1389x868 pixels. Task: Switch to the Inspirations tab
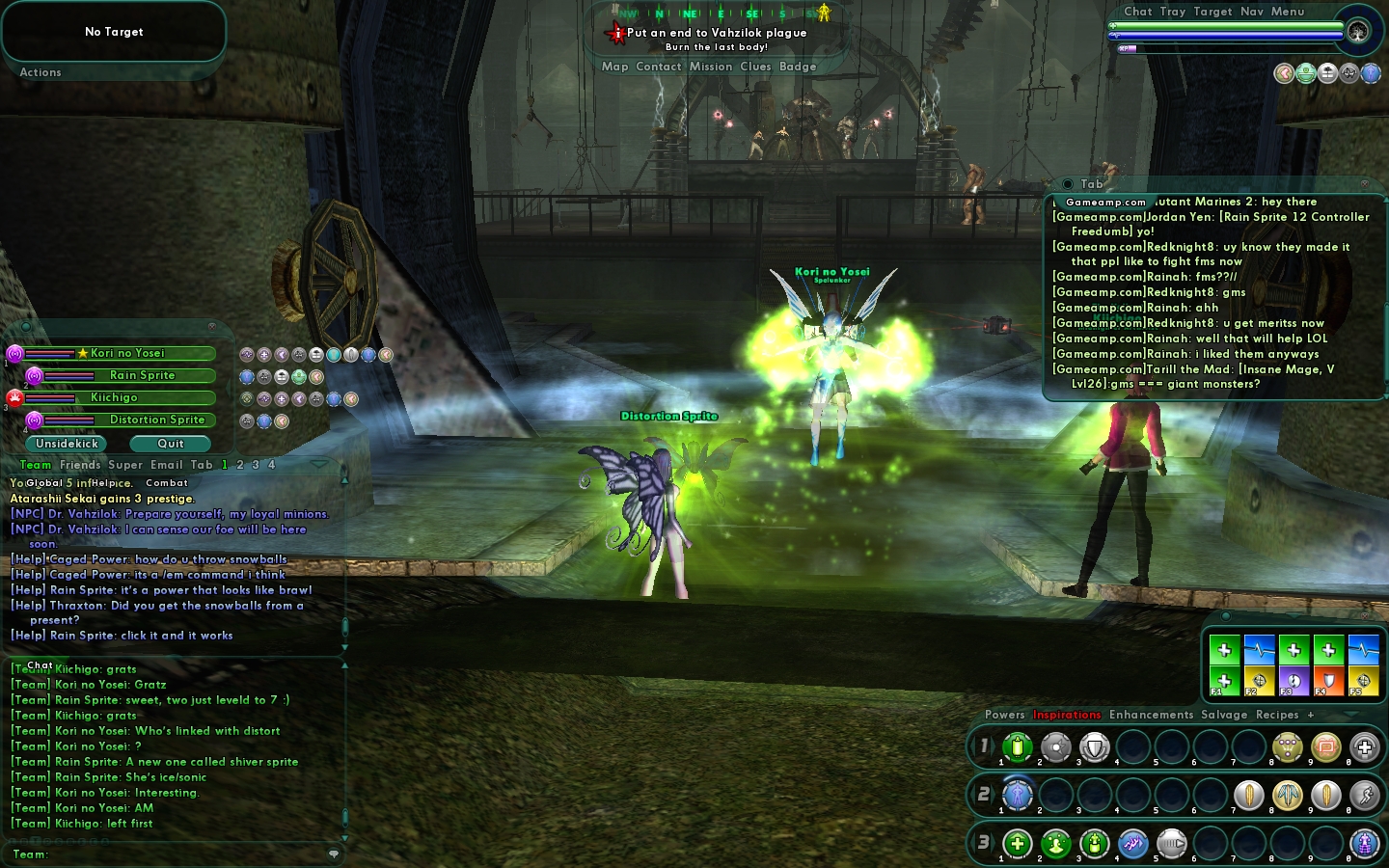coord(1067,715)
